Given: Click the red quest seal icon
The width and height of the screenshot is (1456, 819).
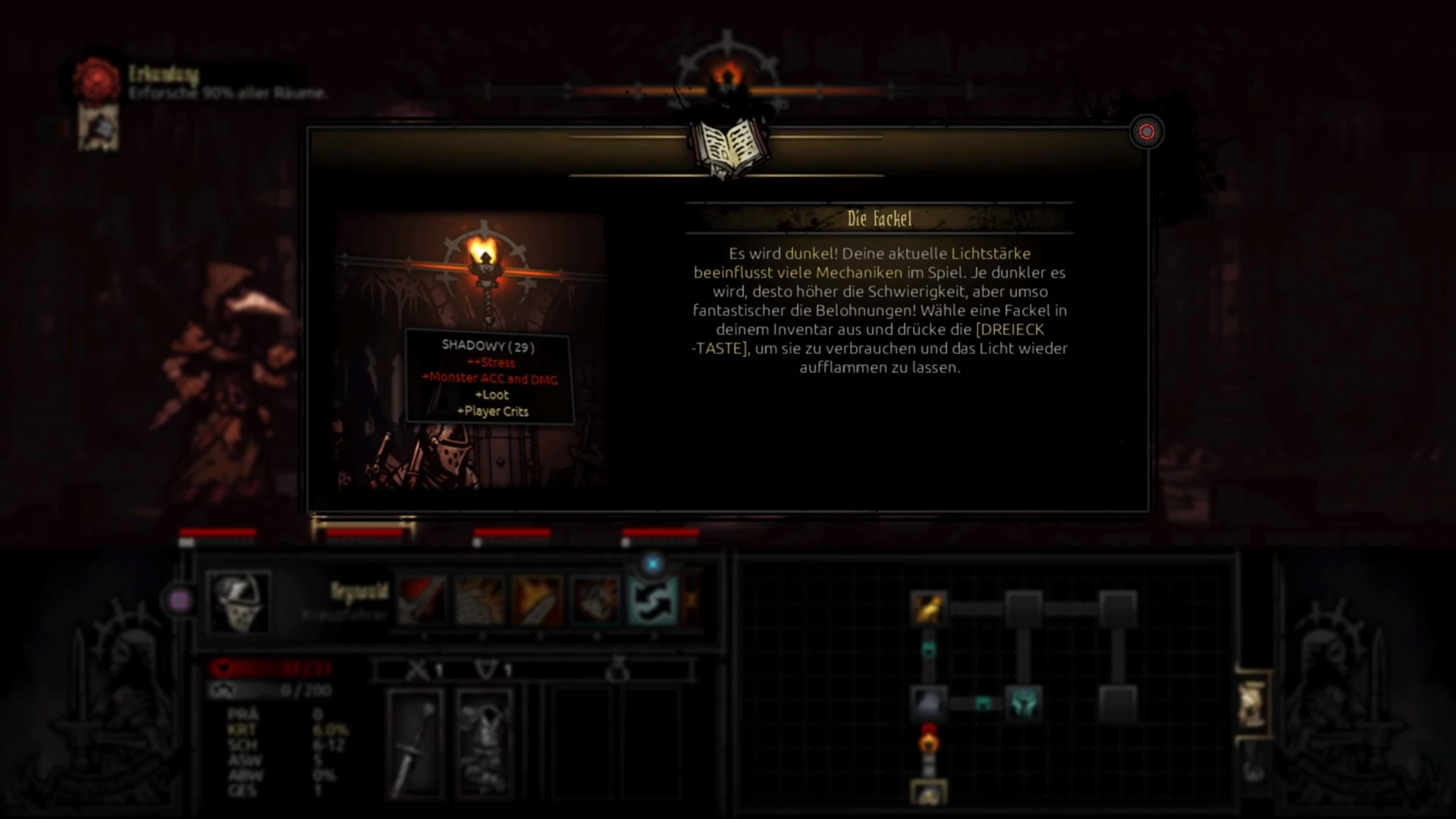Looking at the screenshot, I should tap(97, 80).
